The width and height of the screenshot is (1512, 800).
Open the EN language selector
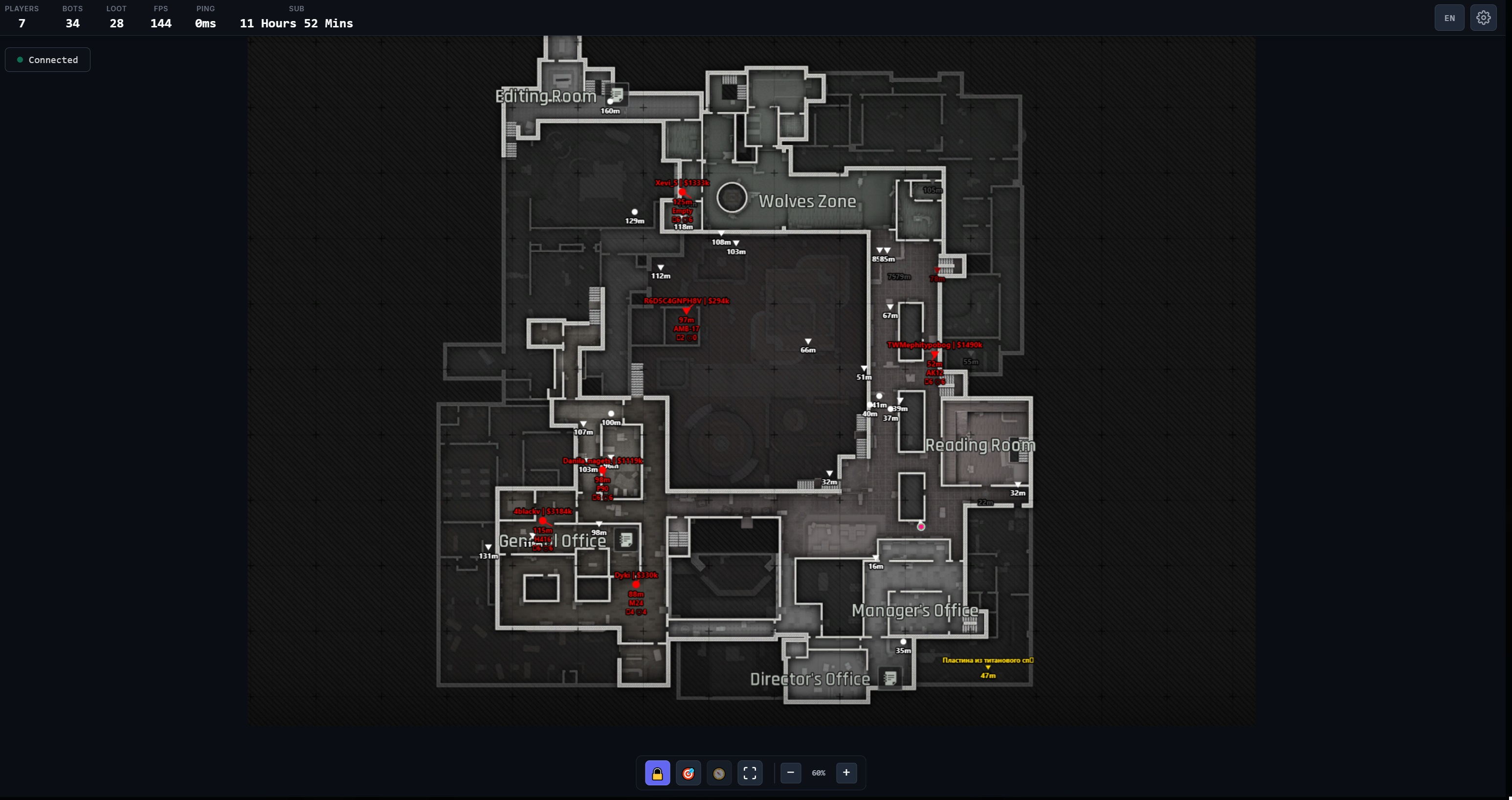[1449, 18]
